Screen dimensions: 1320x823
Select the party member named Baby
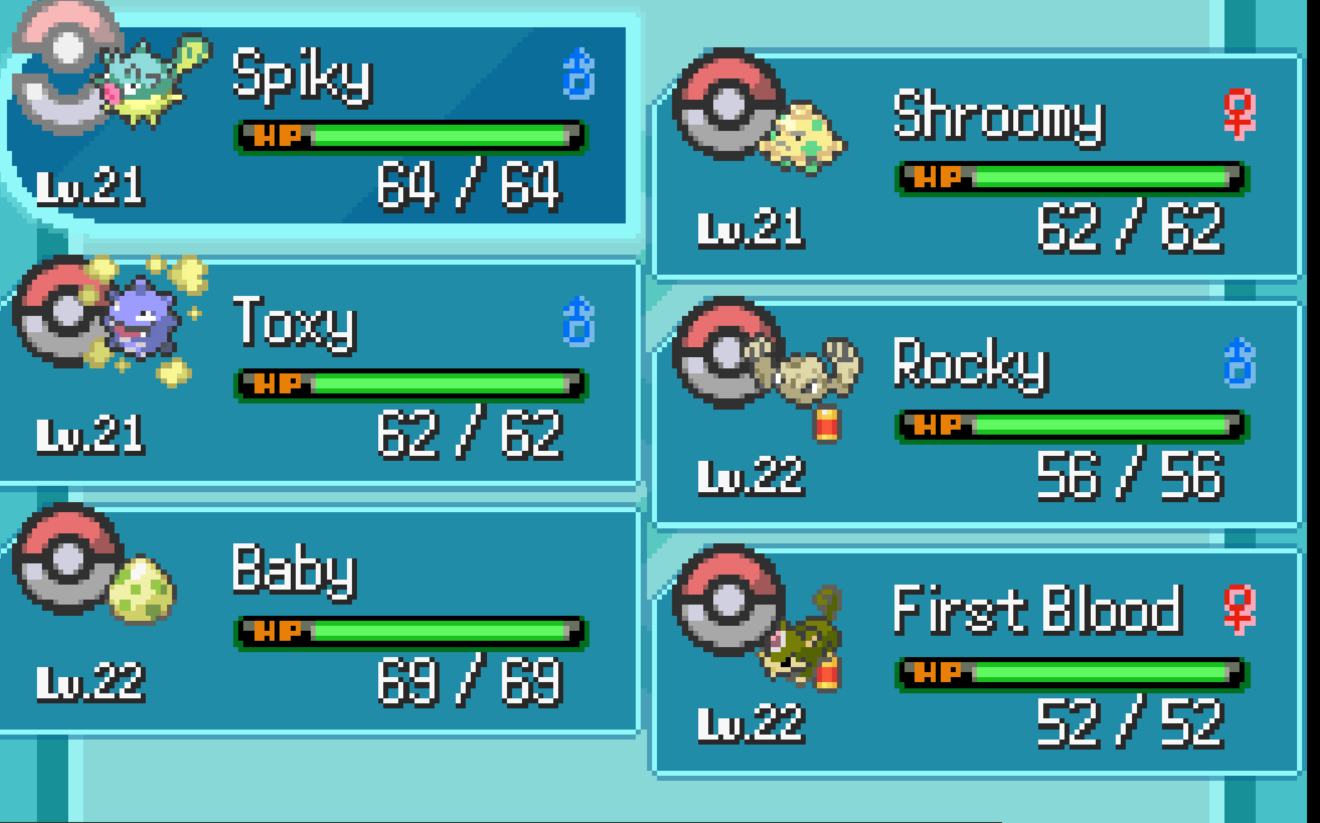[320, 620]
